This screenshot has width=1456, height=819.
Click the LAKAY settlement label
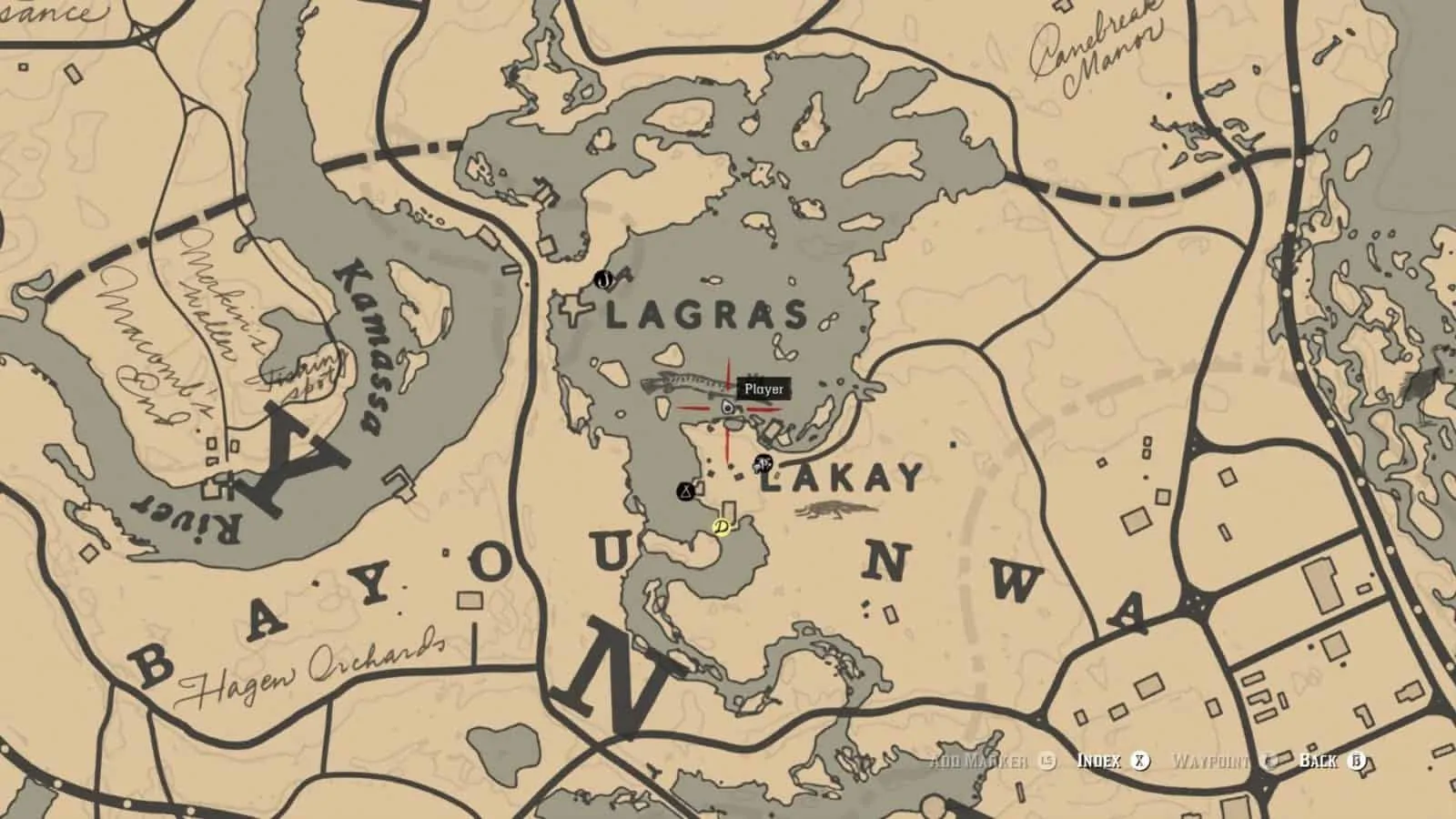(x=840, y=475)
